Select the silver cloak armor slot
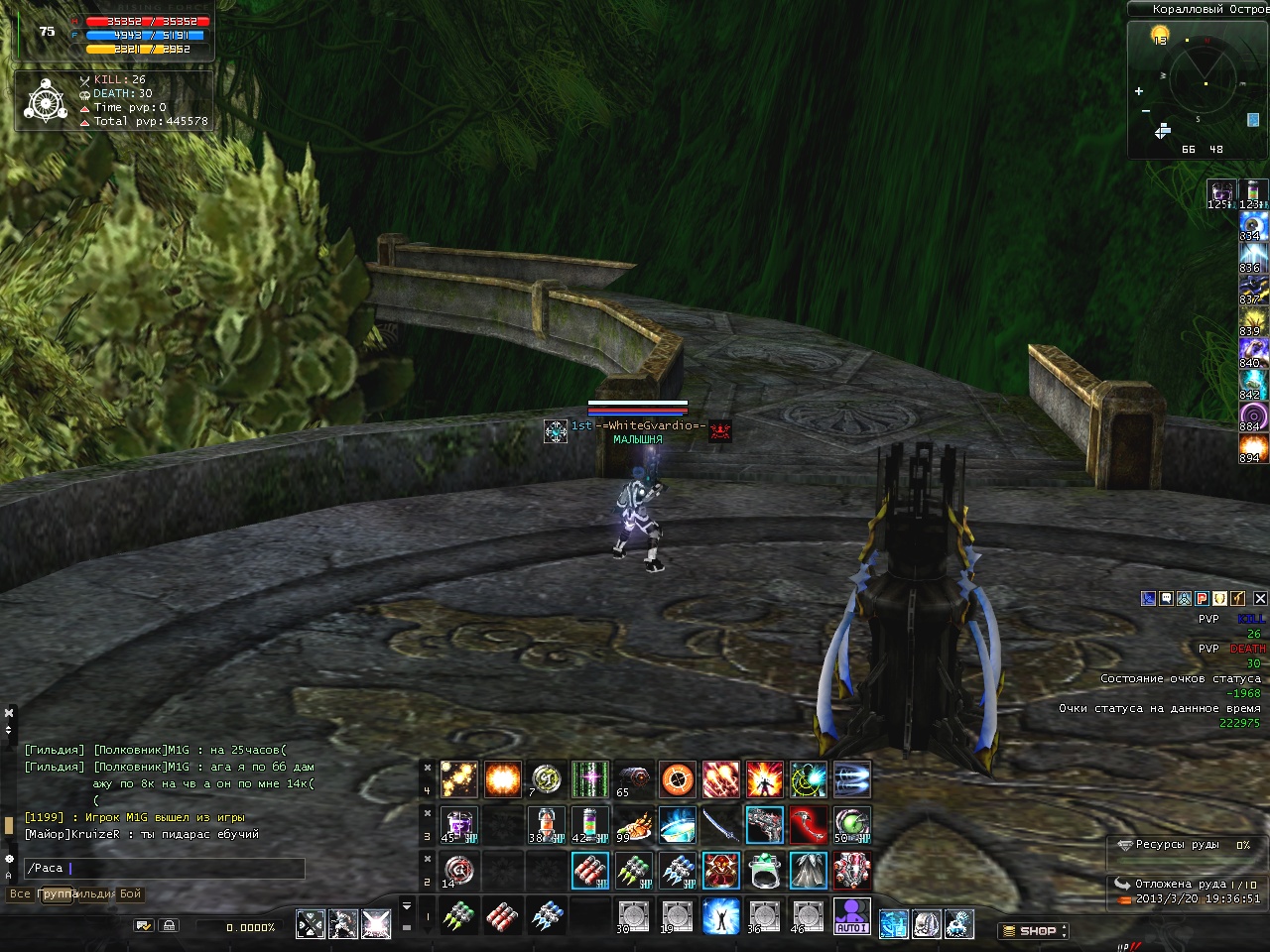The width and height of the screenshot is (1270, 952). coord(809,871)
